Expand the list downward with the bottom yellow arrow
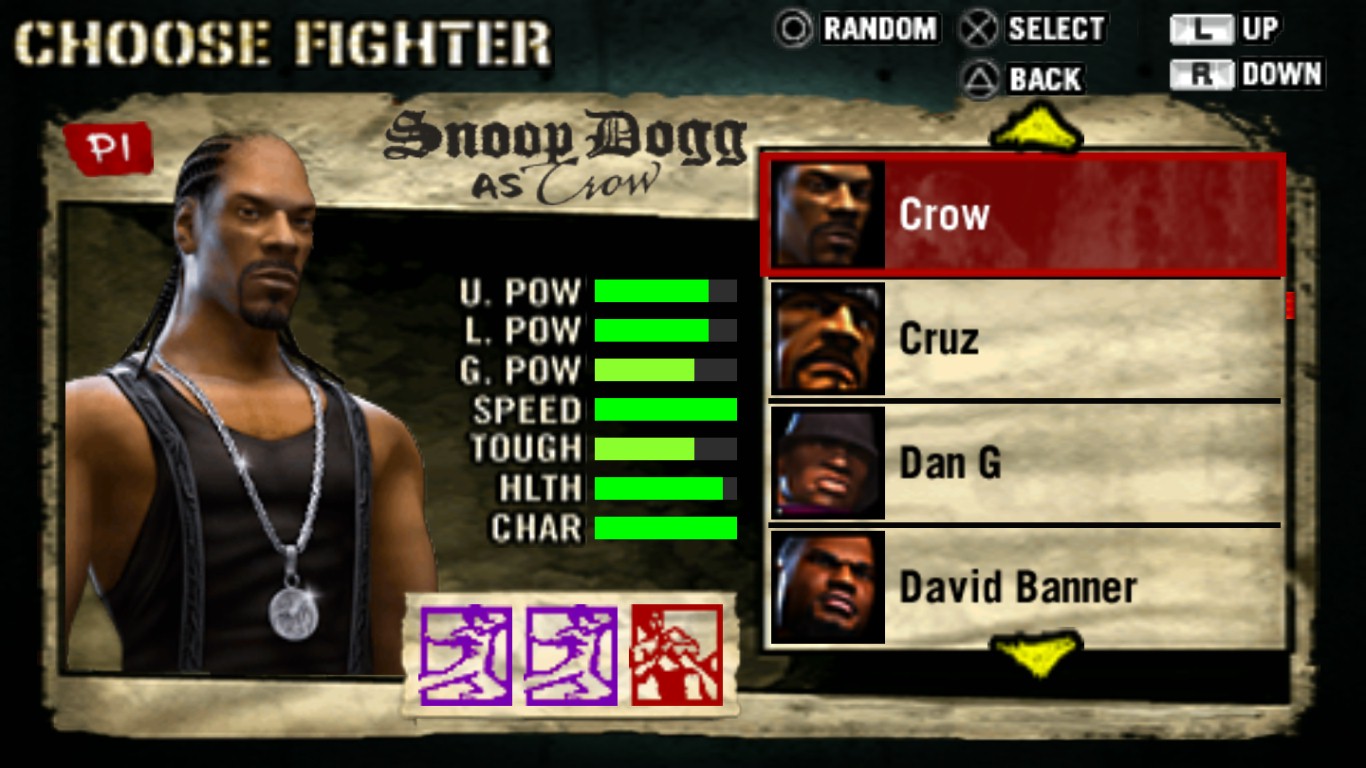 pyautogui.click(x=1037, y=655)
